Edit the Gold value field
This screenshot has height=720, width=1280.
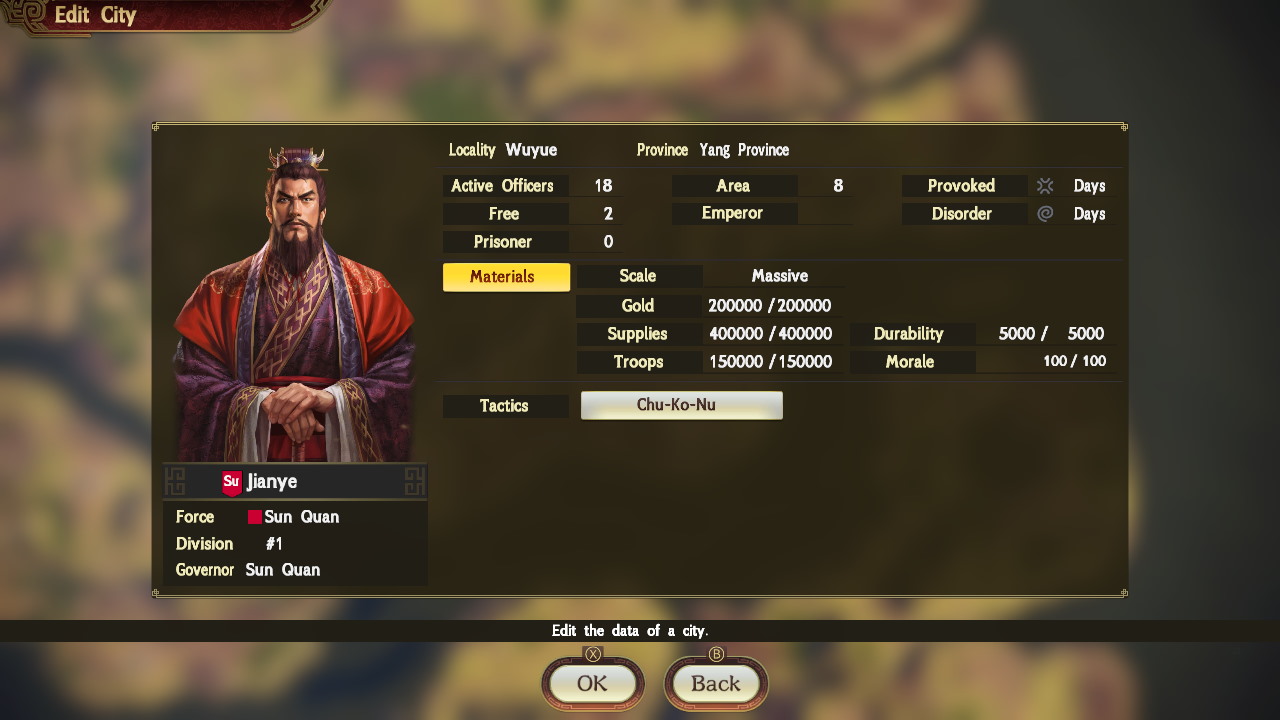click(x=770, y=305)
